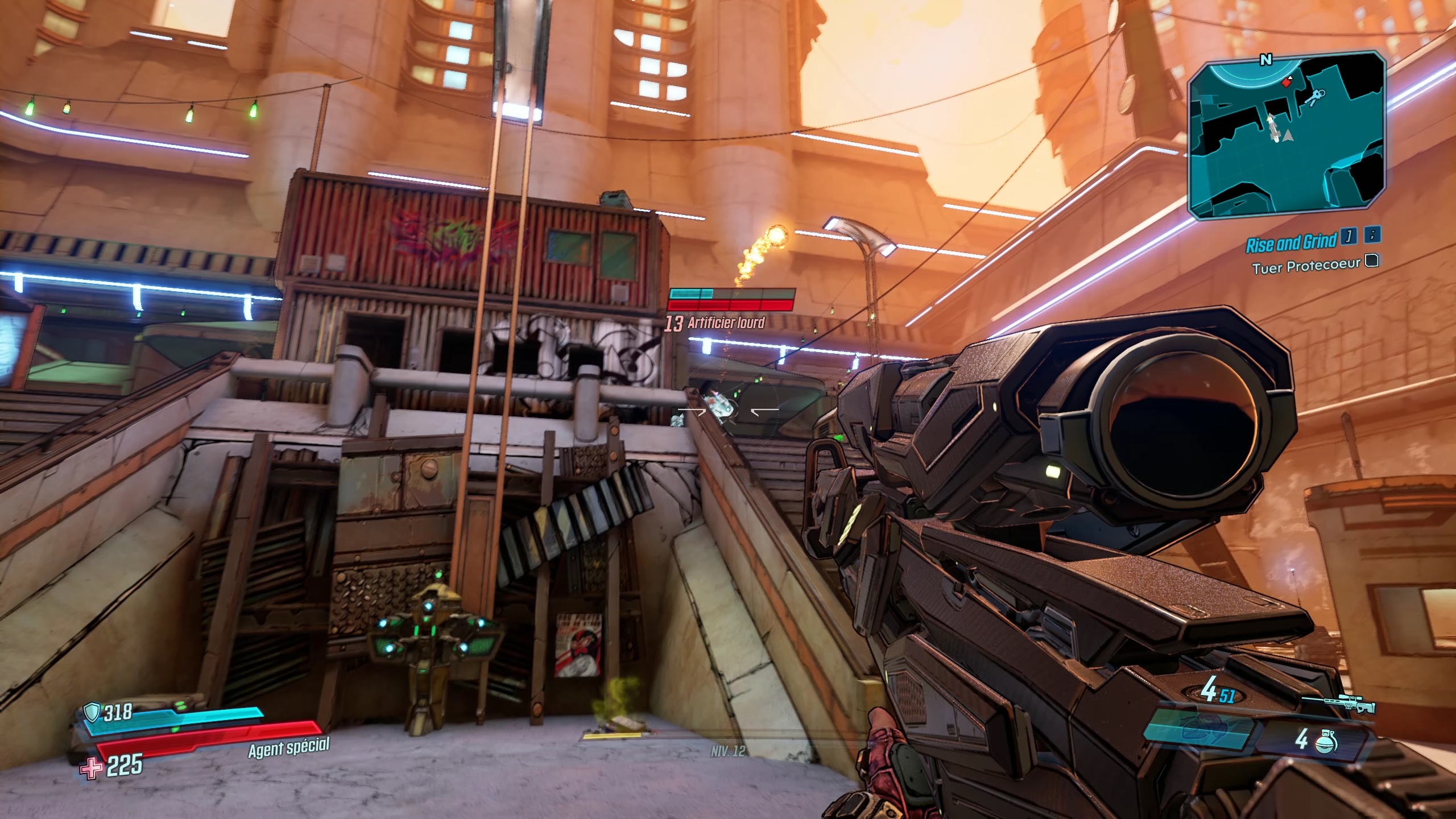1456x819 pixels.
Task: Open the minimap
Action: pos(1286,136)
